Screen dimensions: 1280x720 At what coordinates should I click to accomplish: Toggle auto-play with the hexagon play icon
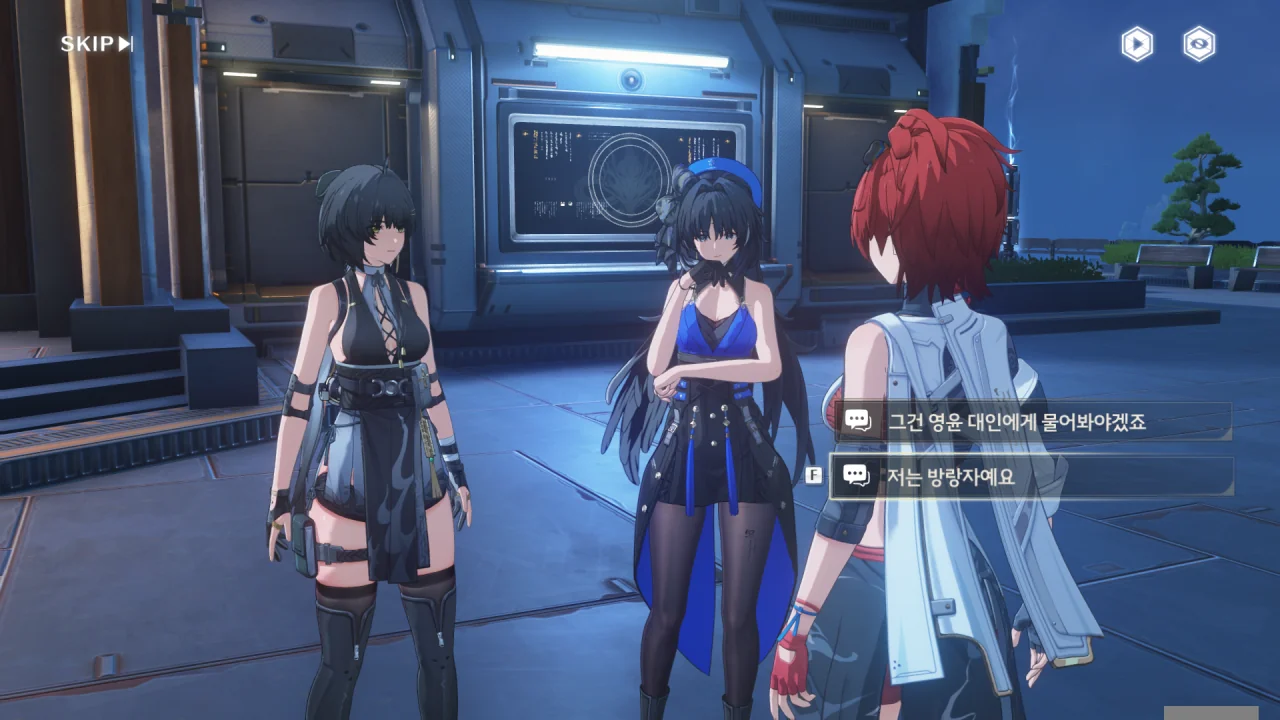point(1137,44)
